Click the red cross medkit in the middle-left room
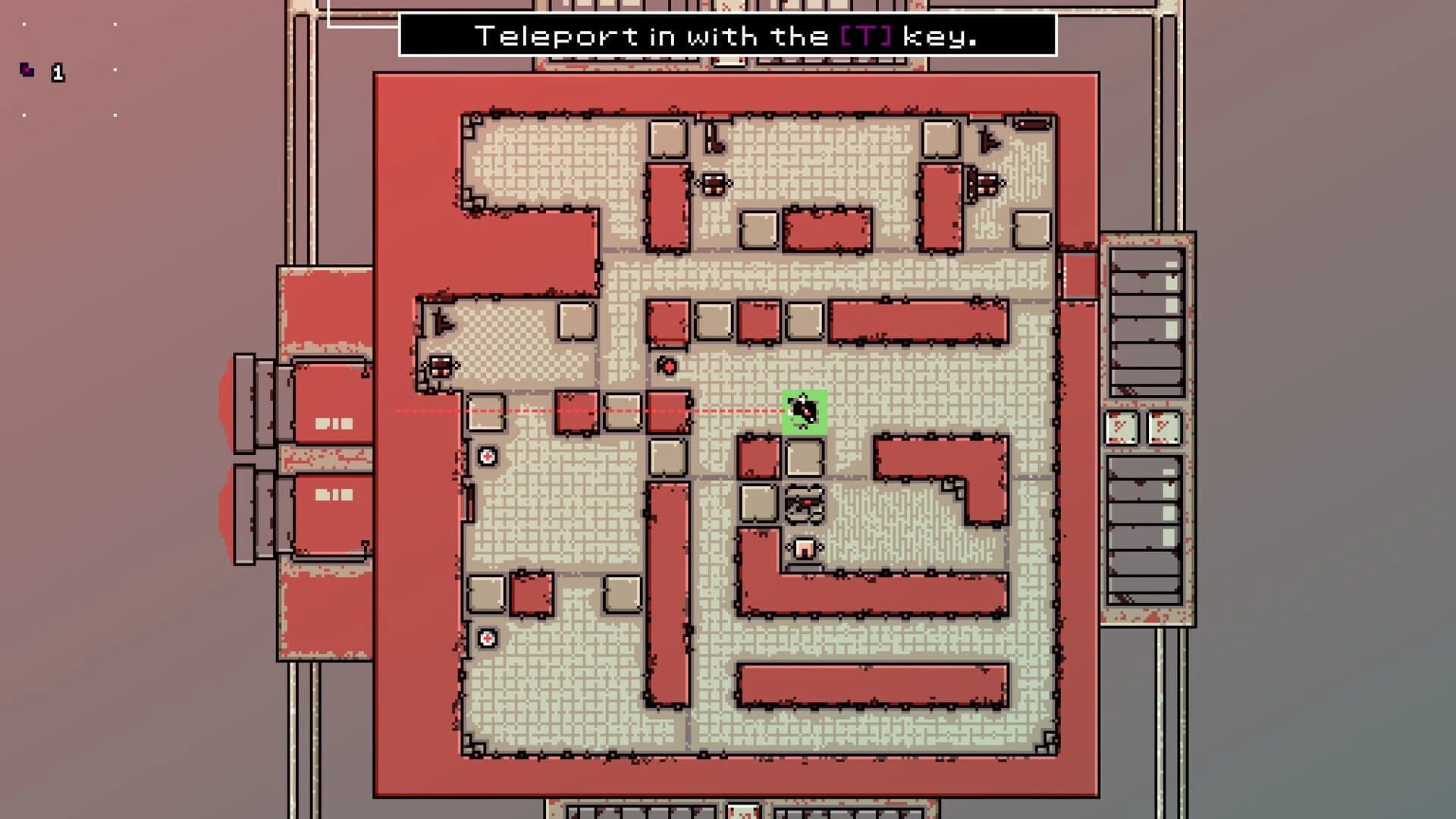The image size is (1456, 819). pyautogui.click(x=487, y=455)
